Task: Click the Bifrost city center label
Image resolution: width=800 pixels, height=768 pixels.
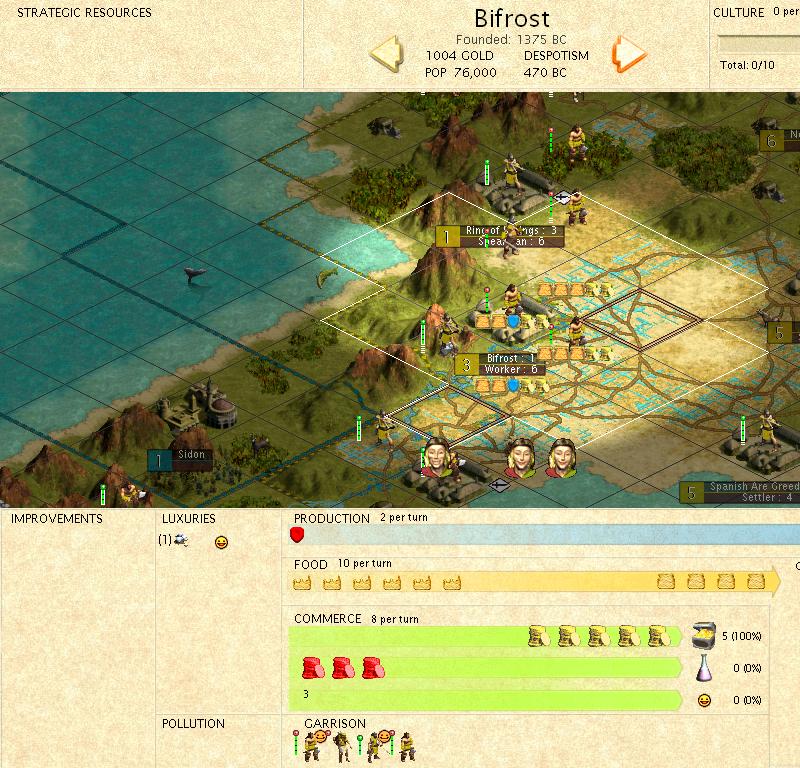Action: tap(510, 358)
